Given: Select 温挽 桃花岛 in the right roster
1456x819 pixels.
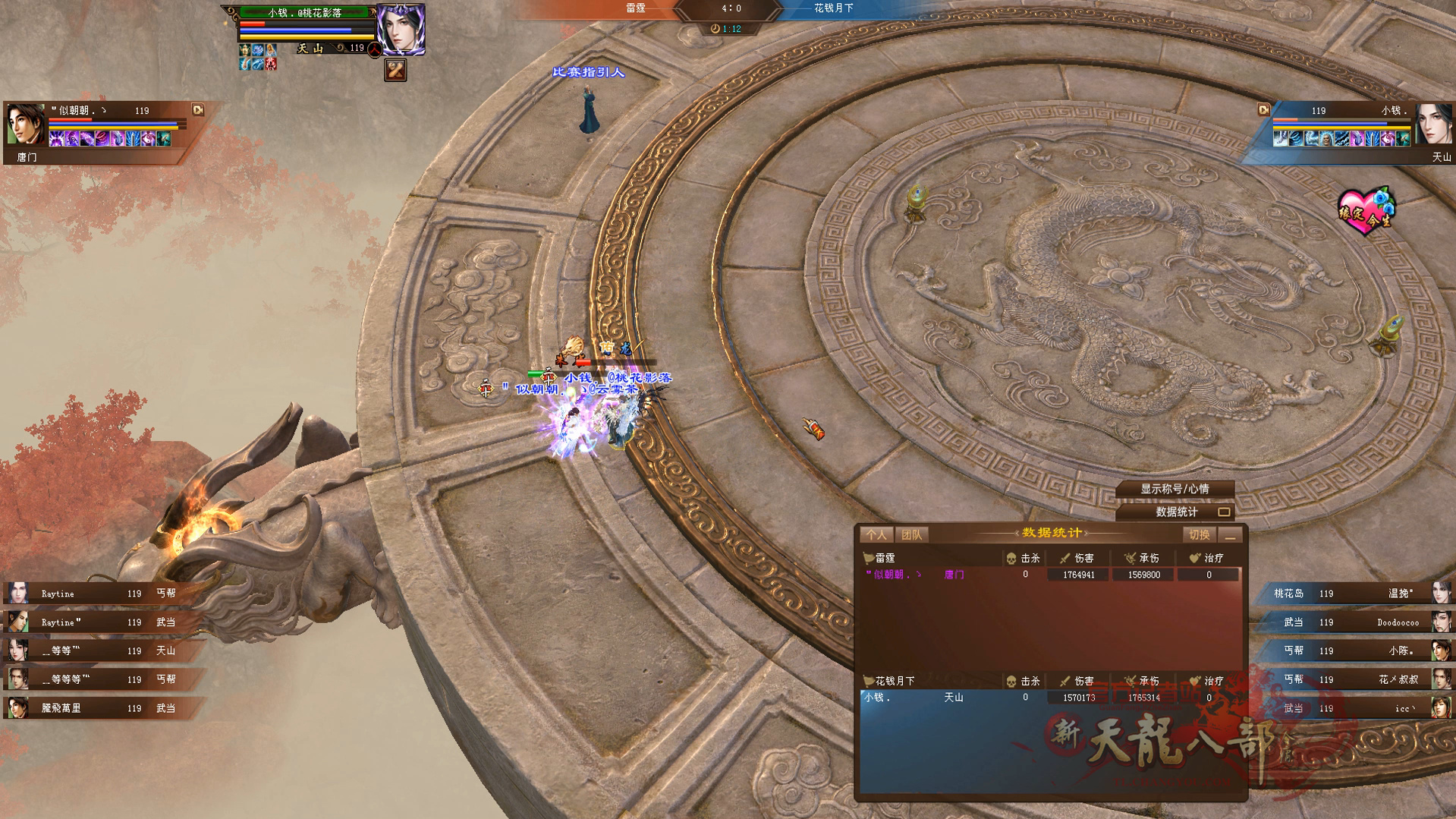Looking at the screenshot, I should tap(1358, 594).
